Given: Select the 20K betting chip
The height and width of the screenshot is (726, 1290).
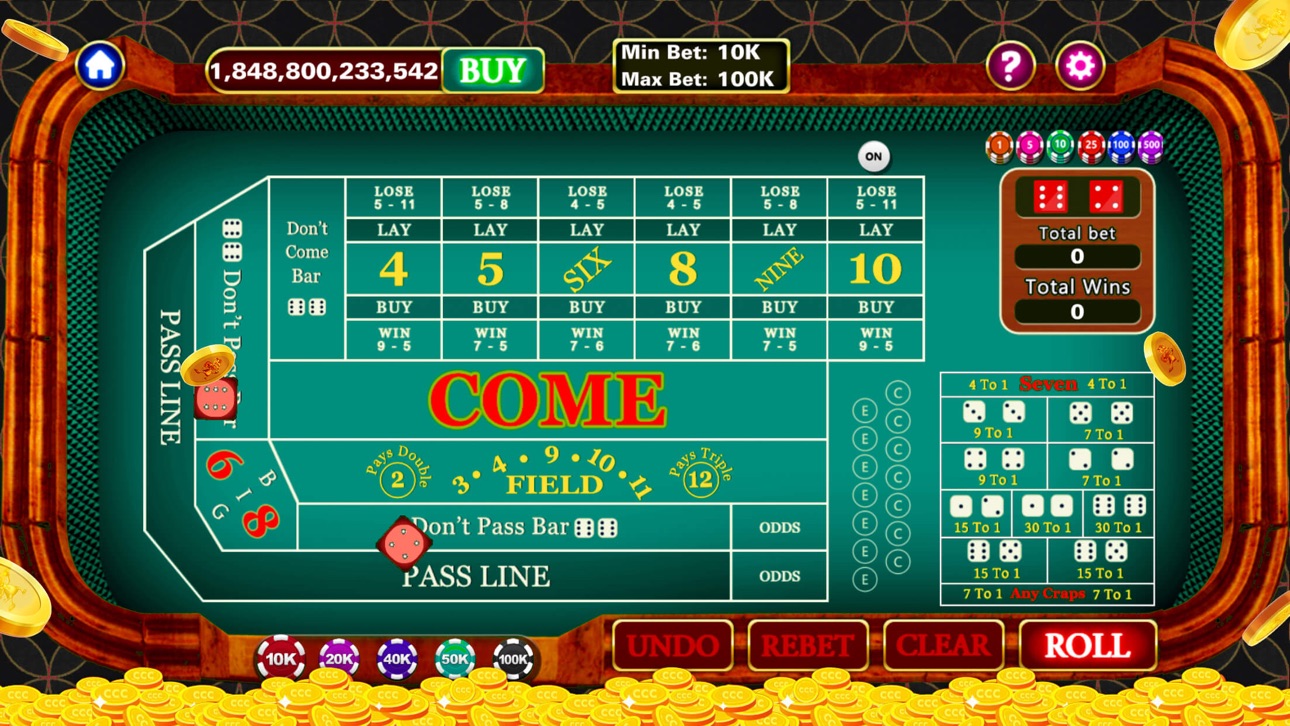Looking at the screenshot, I should click(338, 660).
